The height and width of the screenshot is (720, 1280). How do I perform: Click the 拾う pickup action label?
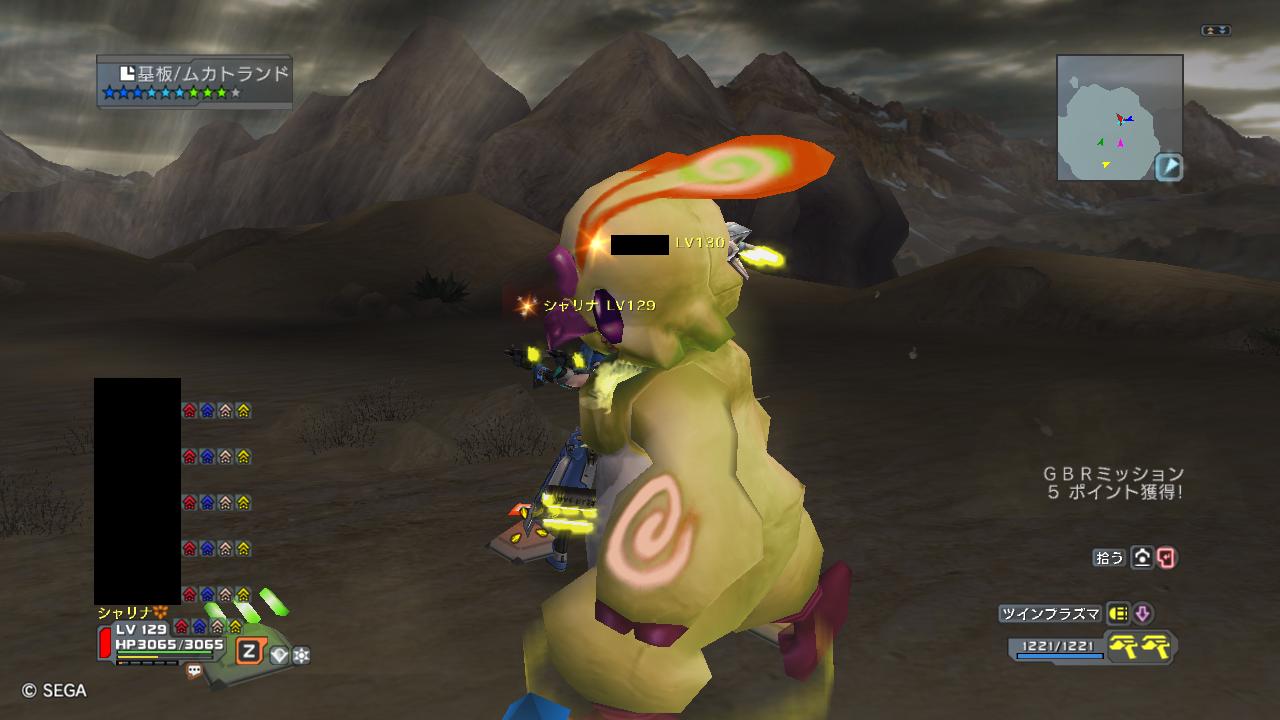point(1109,558)
